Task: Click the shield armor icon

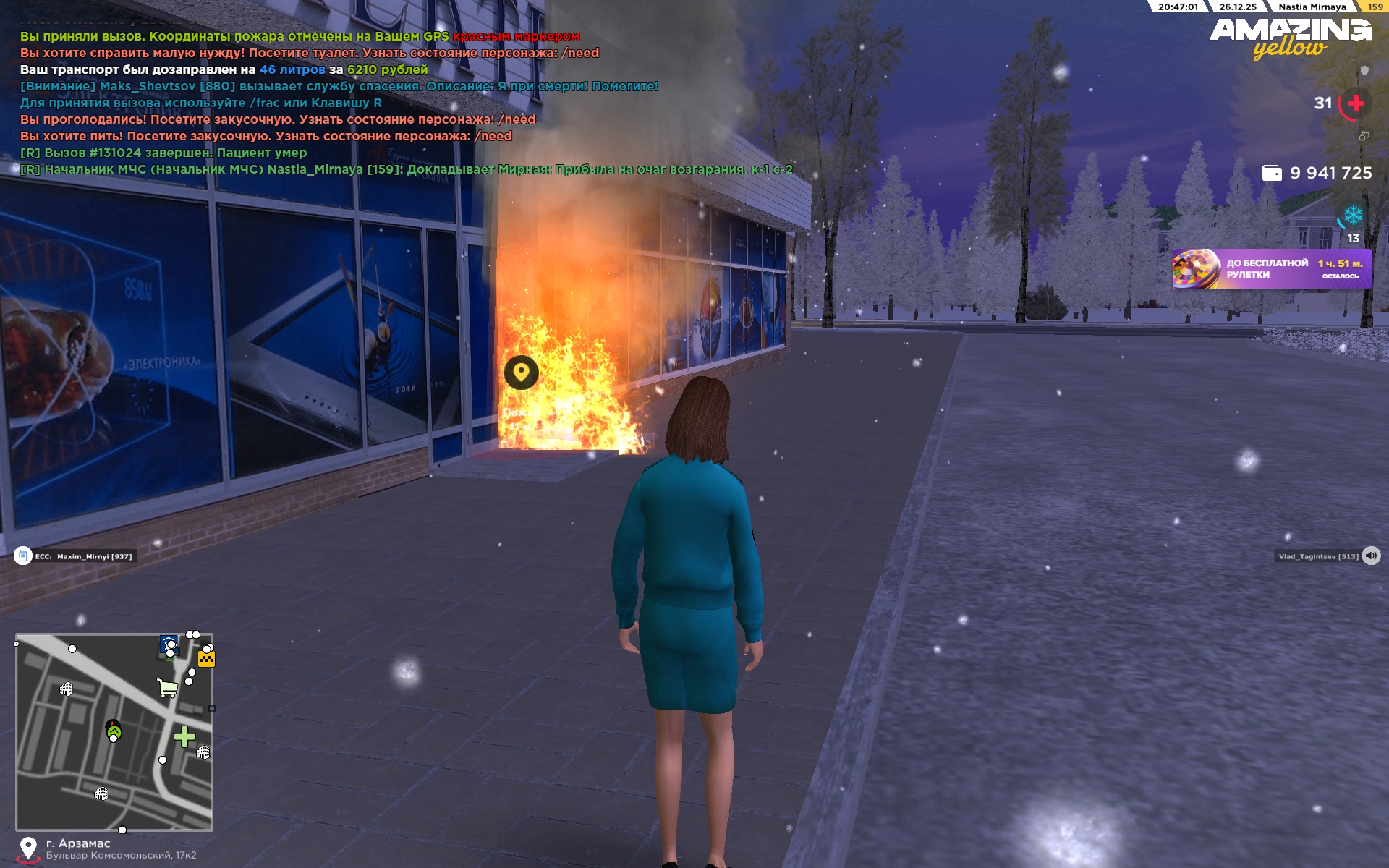Action: pos(1364,70)
